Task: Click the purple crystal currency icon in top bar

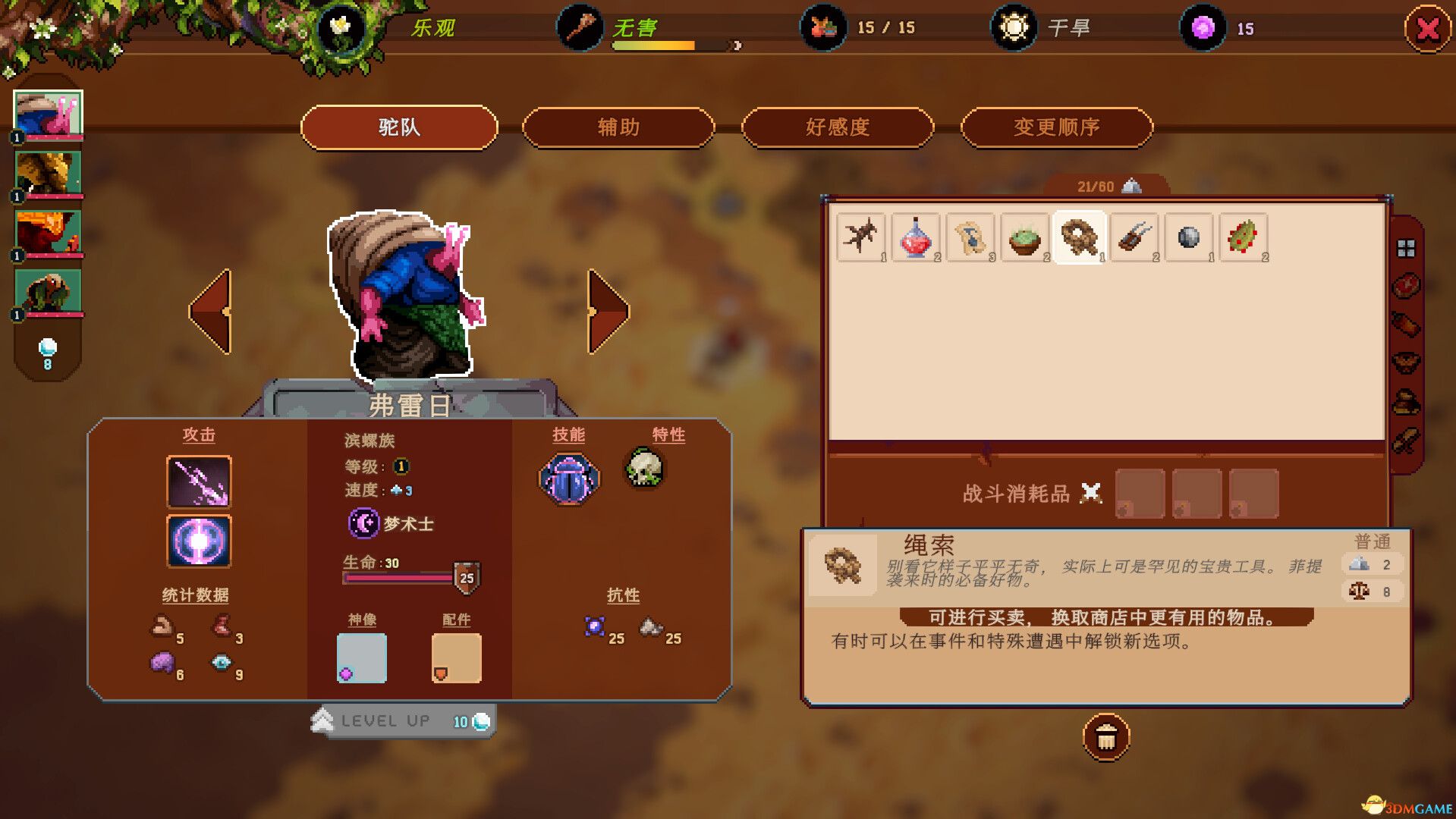Action: tap(1202, 27)
